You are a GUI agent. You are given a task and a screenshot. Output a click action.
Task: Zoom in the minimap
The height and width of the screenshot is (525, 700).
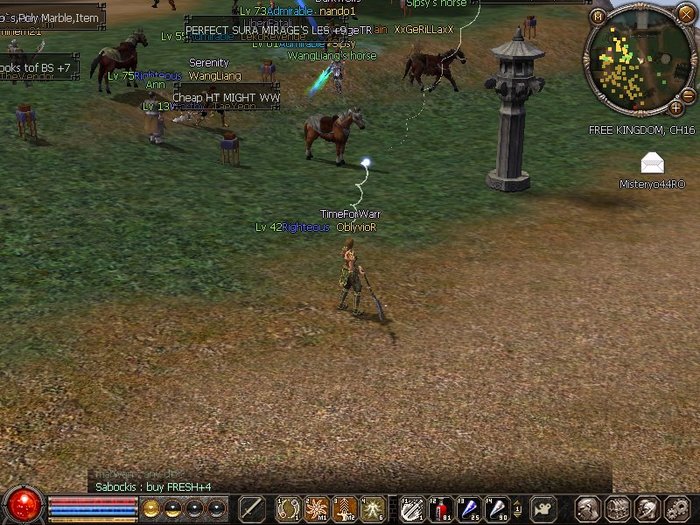pos(676,107)
